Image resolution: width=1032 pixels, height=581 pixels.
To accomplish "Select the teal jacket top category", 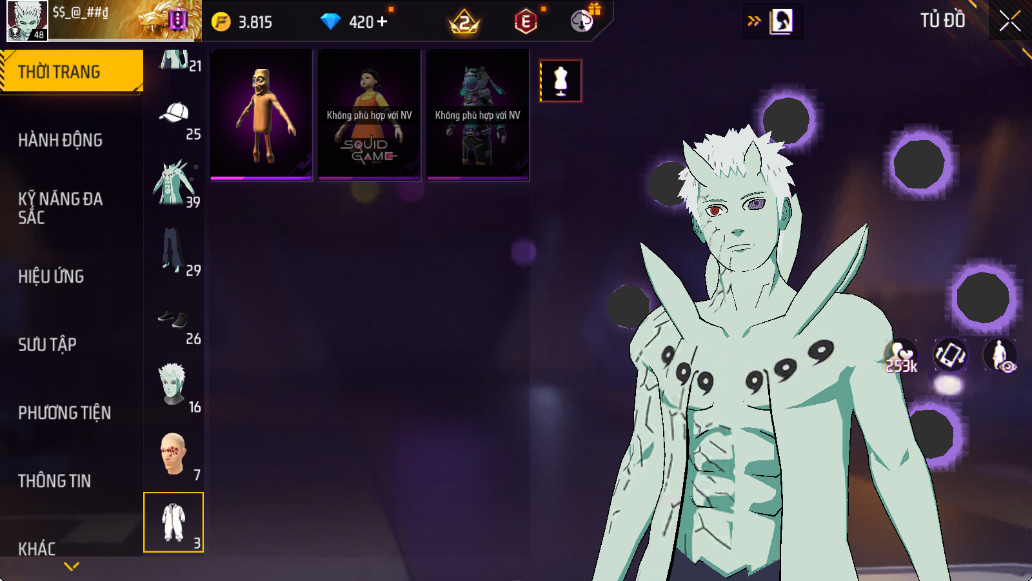I will (174, 183).
